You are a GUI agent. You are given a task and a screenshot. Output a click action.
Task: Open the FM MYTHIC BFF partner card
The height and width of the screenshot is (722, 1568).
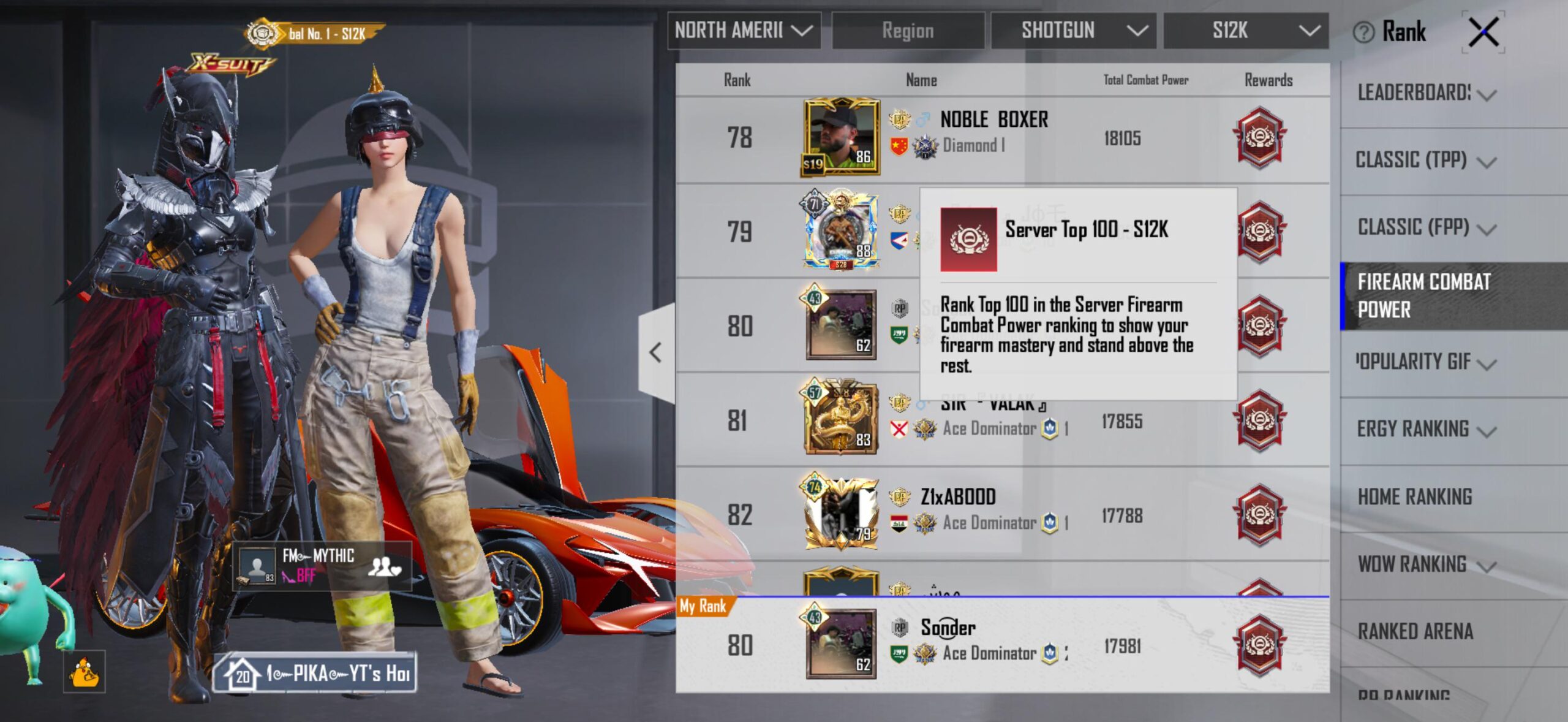pos(322,565)
